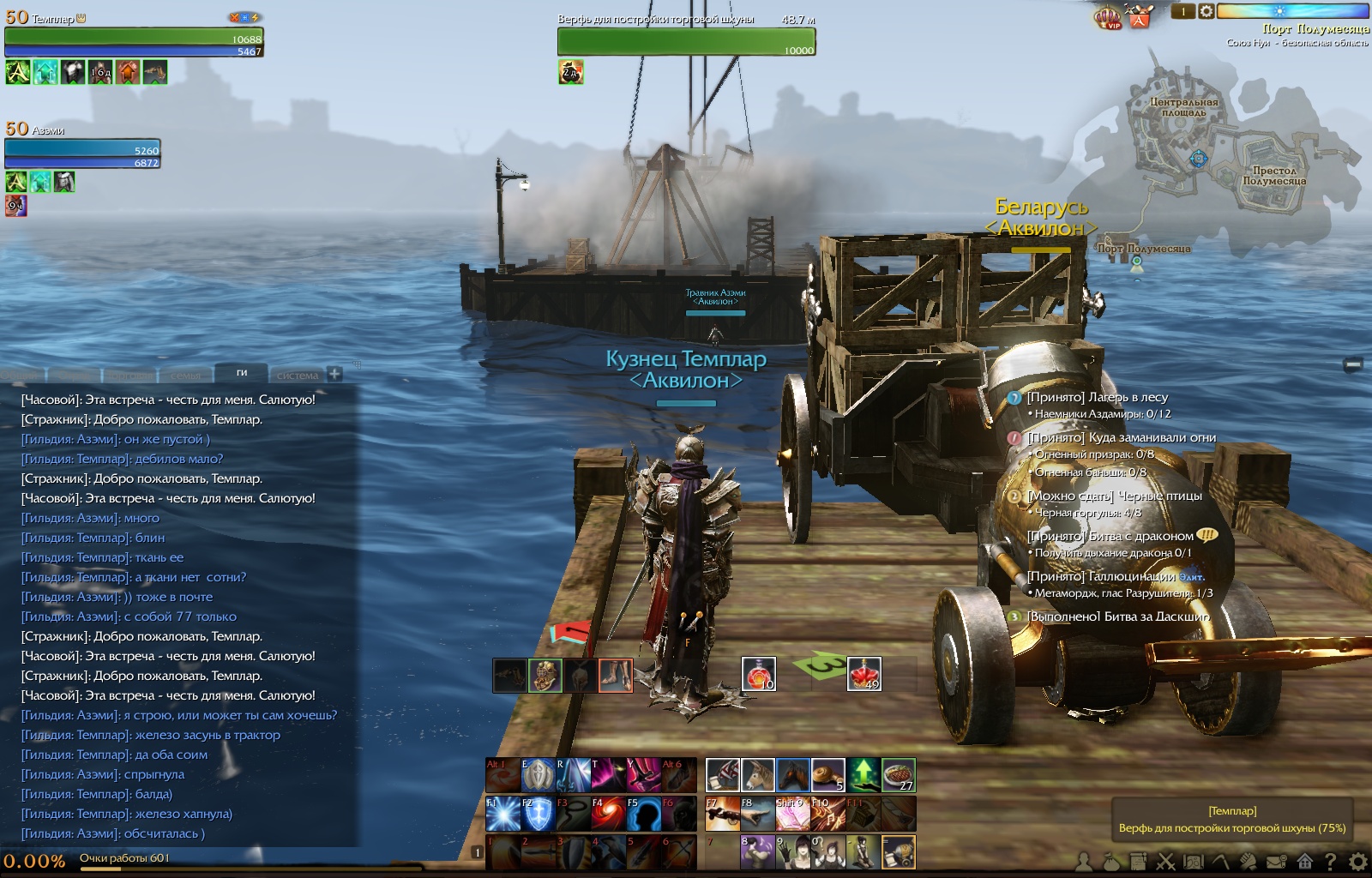Use the steak food item with 27 count
This screenshot has width=1372, height=878.
point(899,775)
